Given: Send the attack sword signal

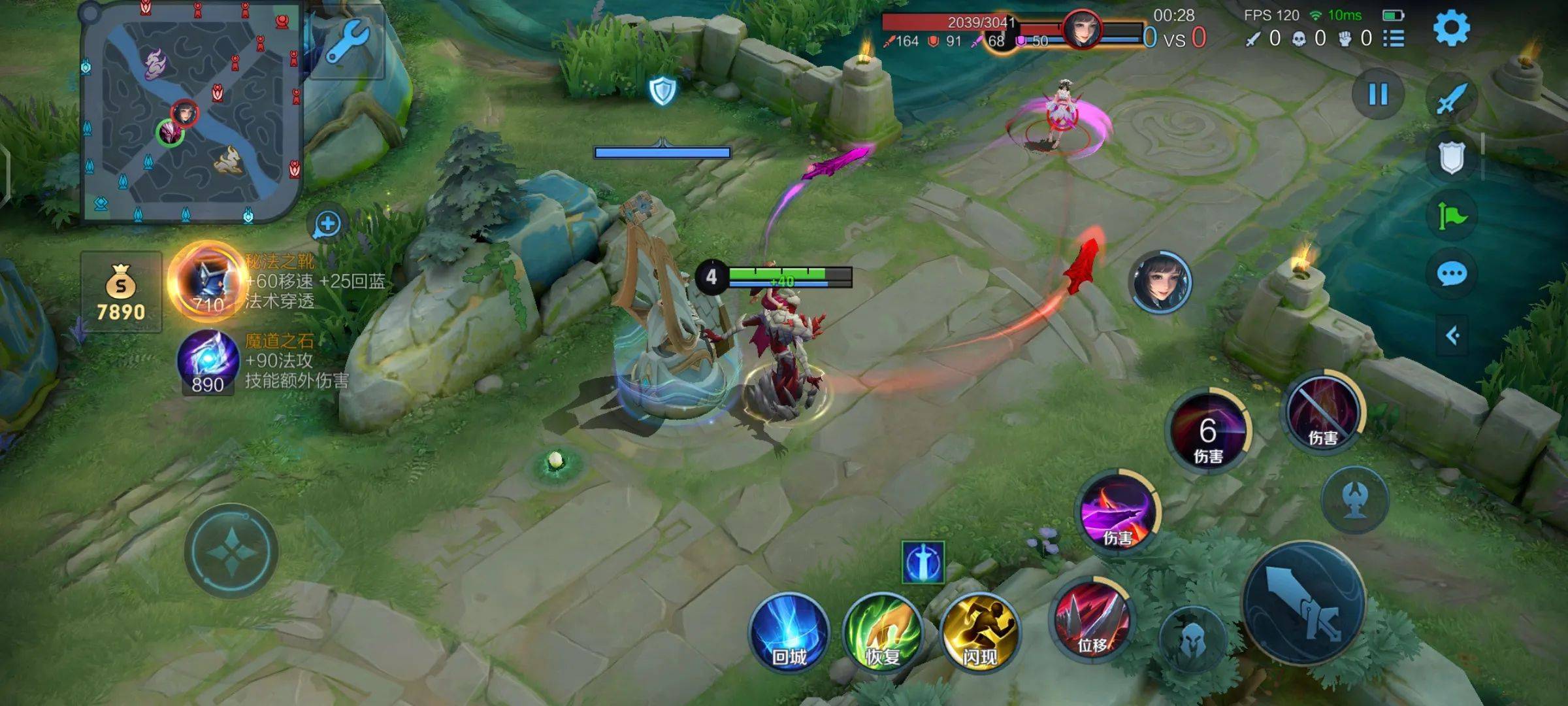Looking at the screenshot, I should pos(1452,99).
